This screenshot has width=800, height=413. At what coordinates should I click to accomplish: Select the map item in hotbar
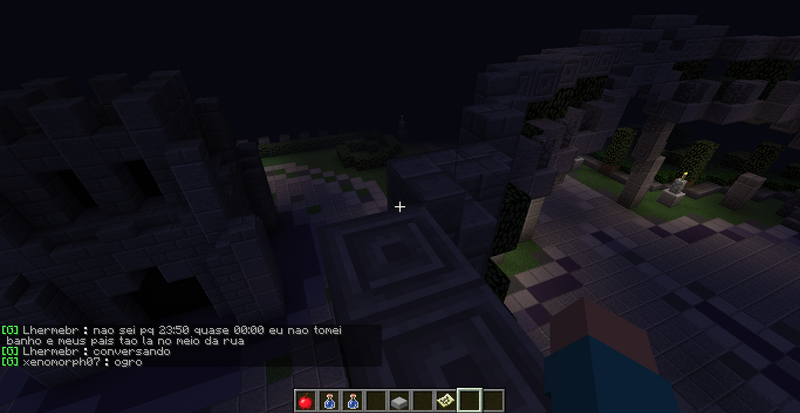(x=445, y=401)
